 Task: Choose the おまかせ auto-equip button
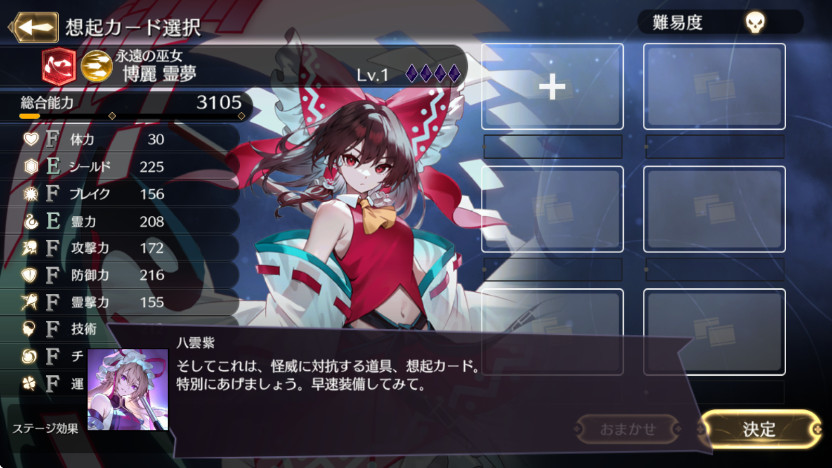click(x=628, y=429)
